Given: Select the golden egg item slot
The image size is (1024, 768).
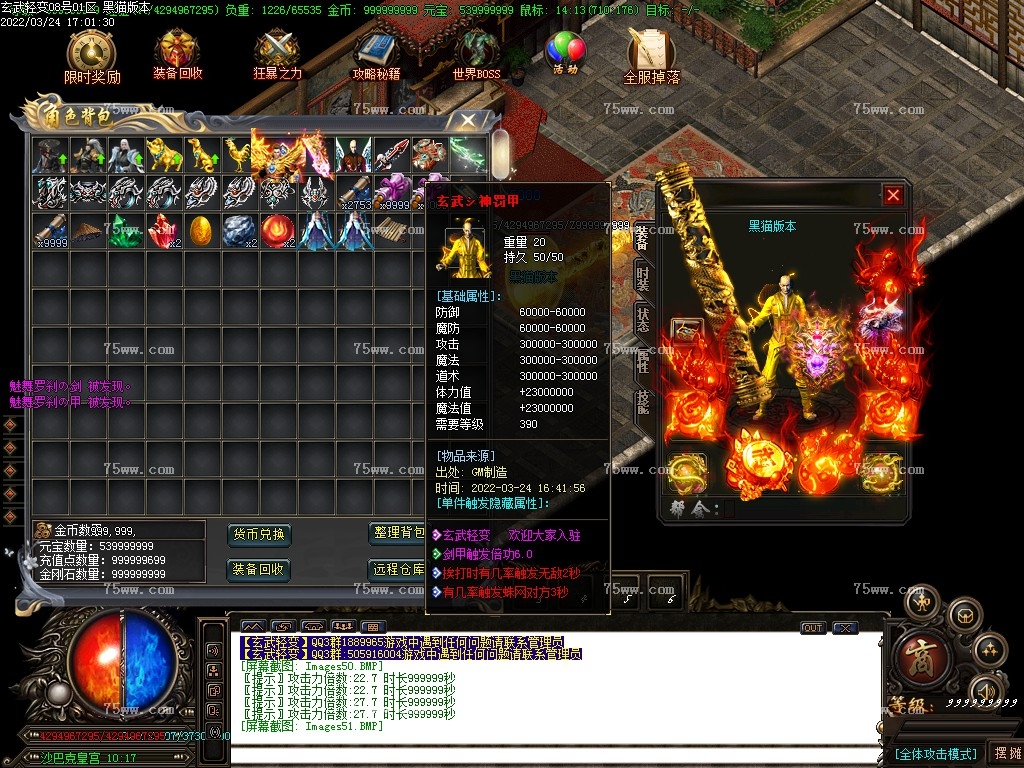Looking at the screenshot, I should (200, 231).
